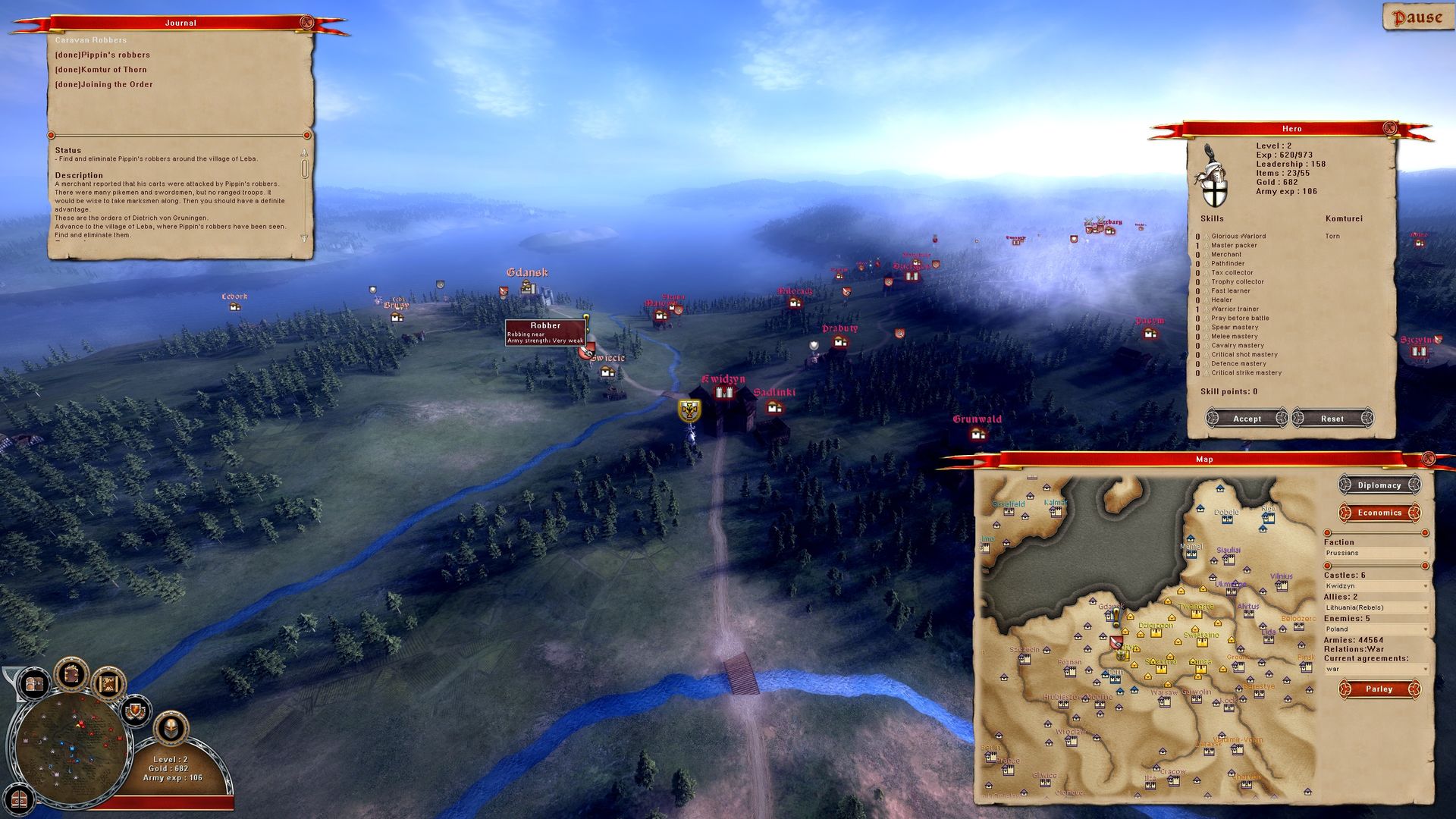This screenshot has width=1456, height=819.
Task: Select the Gdansk castle icon on the map
Action: click(x=528, y=288)
